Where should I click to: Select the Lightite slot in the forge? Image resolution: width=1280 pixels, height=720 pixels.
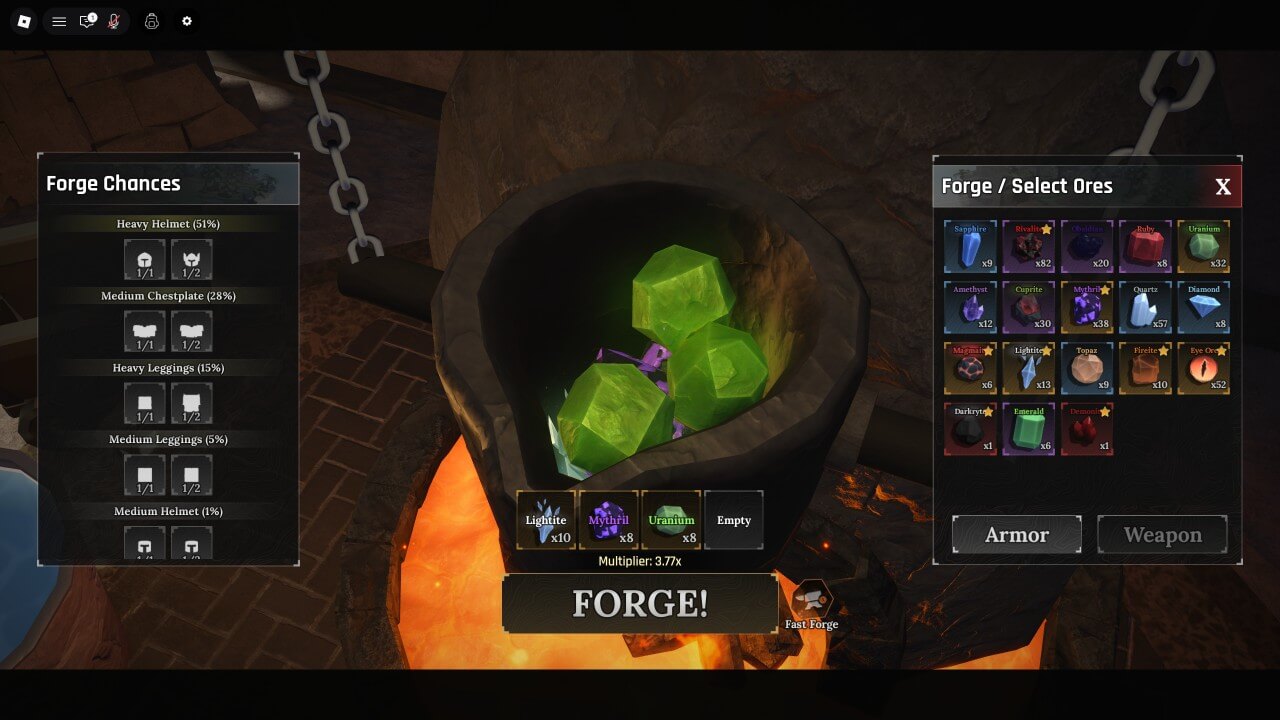[546, 520]
